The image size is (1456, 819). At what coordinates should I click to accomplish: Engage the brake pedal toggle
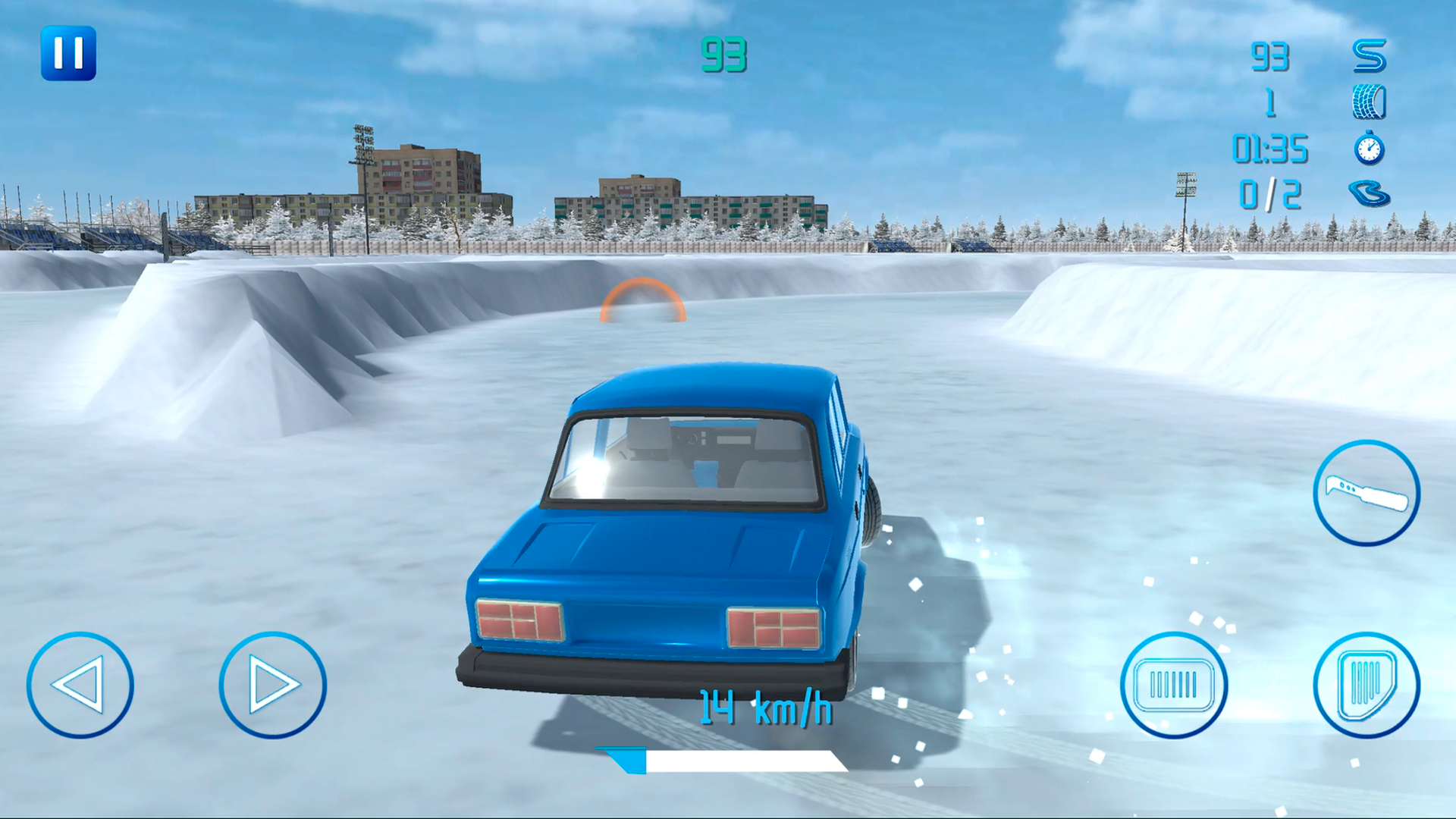pos(1174,685)
